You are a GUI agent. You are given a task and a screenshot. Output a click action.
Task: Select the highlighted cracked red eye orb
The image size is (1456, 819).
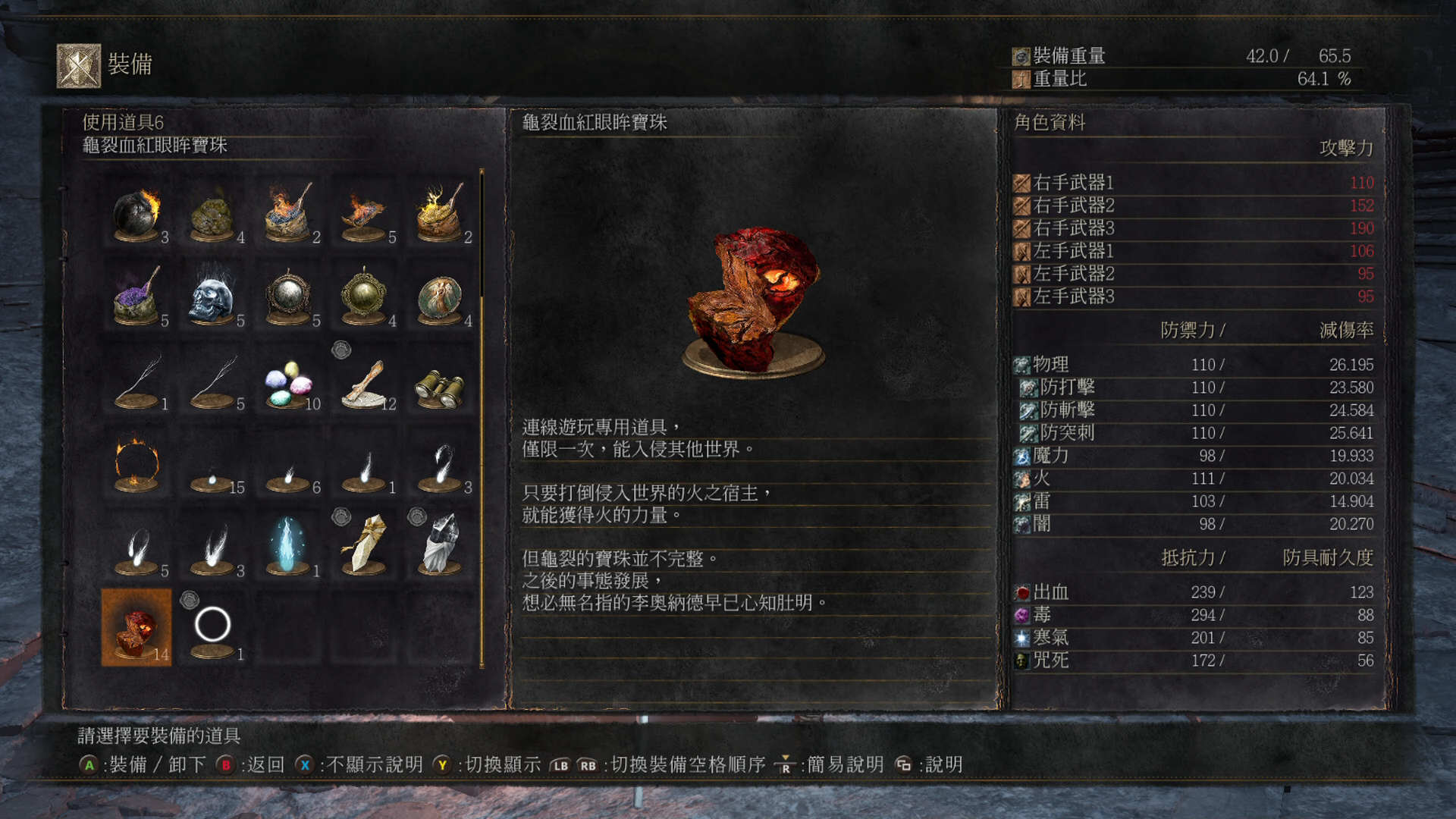[x=137, y=628]
